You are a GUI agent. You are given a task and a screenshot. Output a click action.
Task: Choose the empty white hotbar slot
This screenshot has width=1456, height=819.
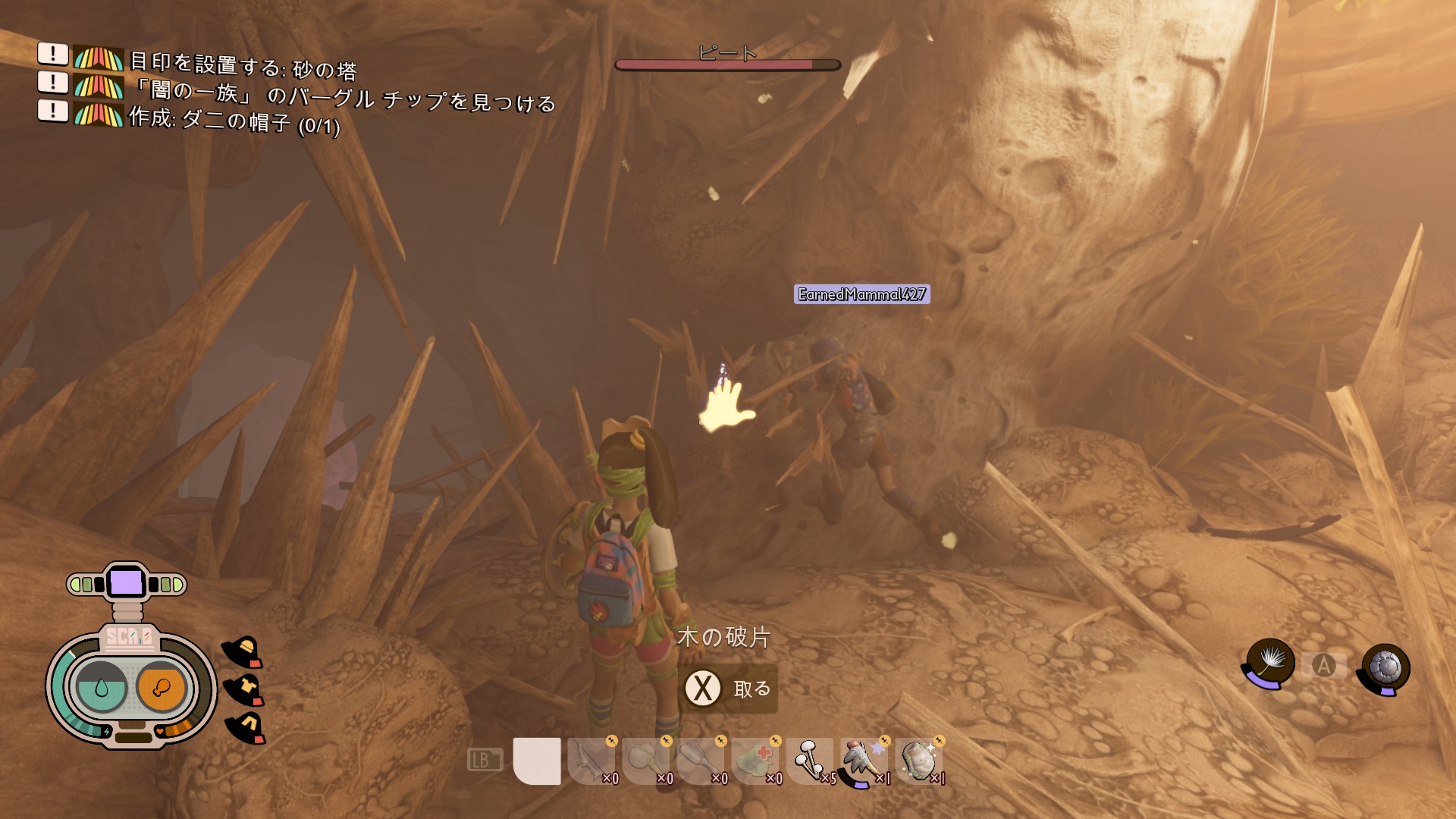[x=537, y=761]
